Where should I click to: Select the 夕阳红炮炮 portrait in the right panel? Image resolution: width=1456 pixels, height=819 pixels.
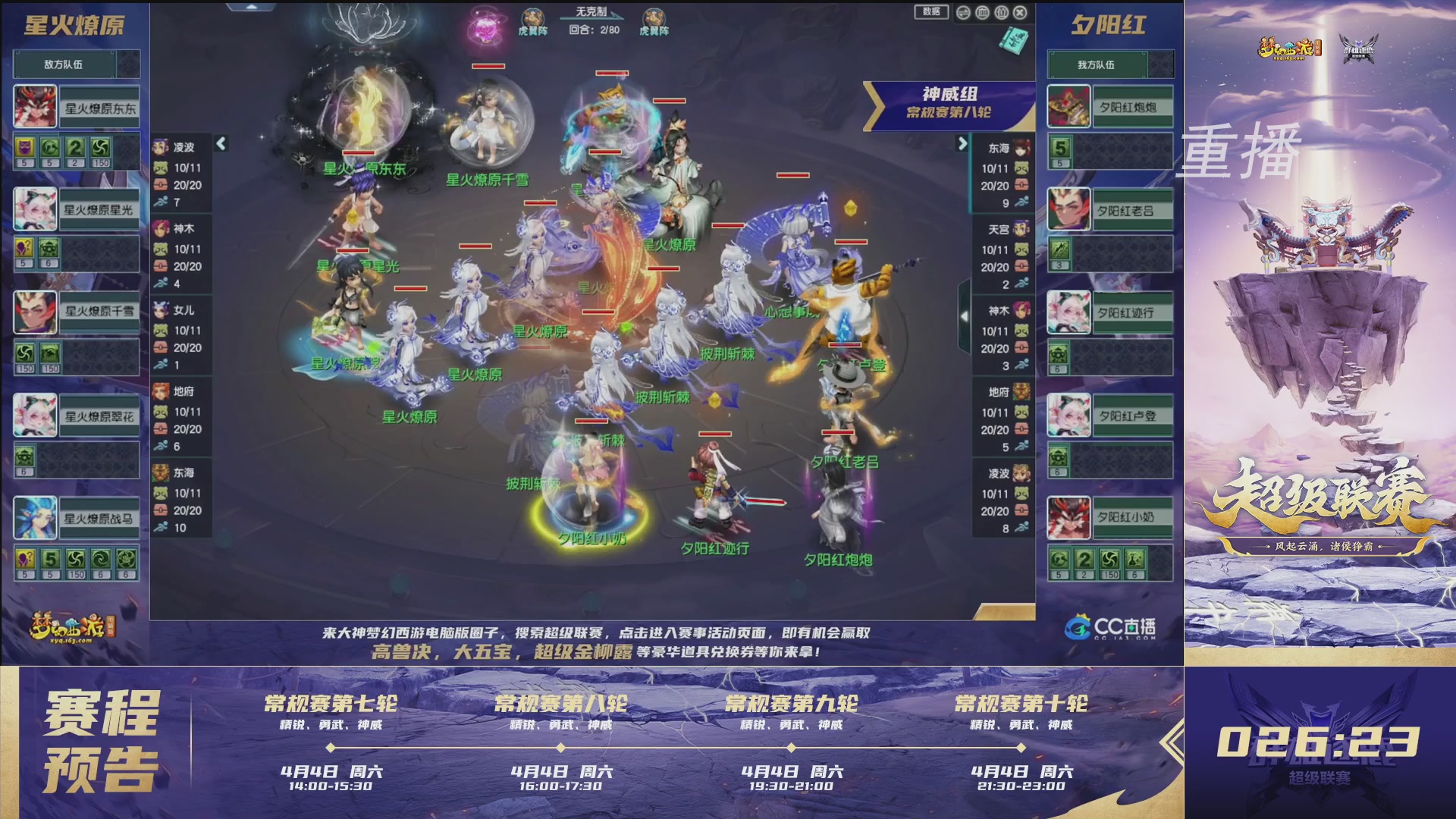coord(1069,106)
